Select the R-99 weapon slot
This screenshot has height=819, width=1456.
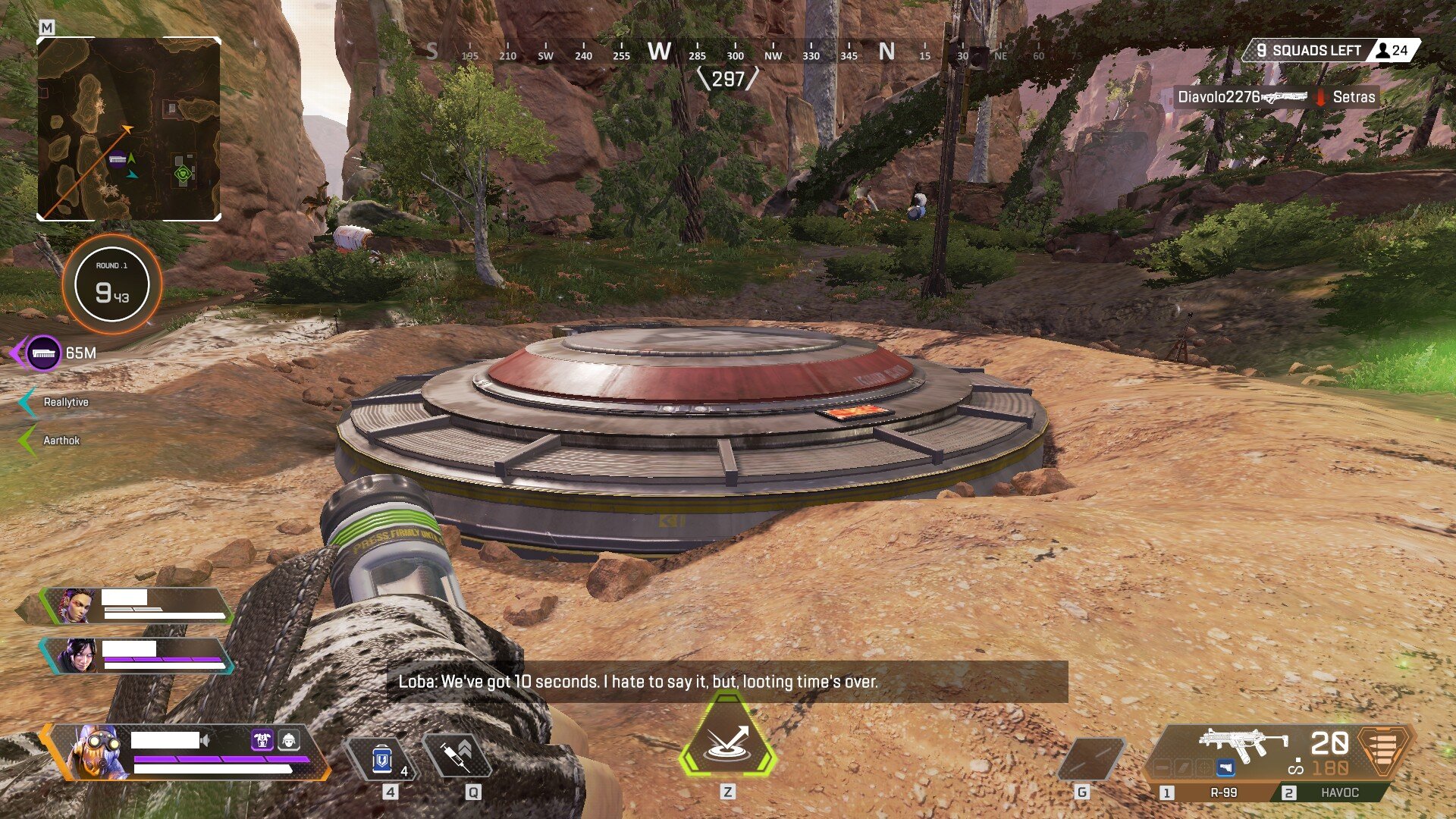(x=1222, y=792)
